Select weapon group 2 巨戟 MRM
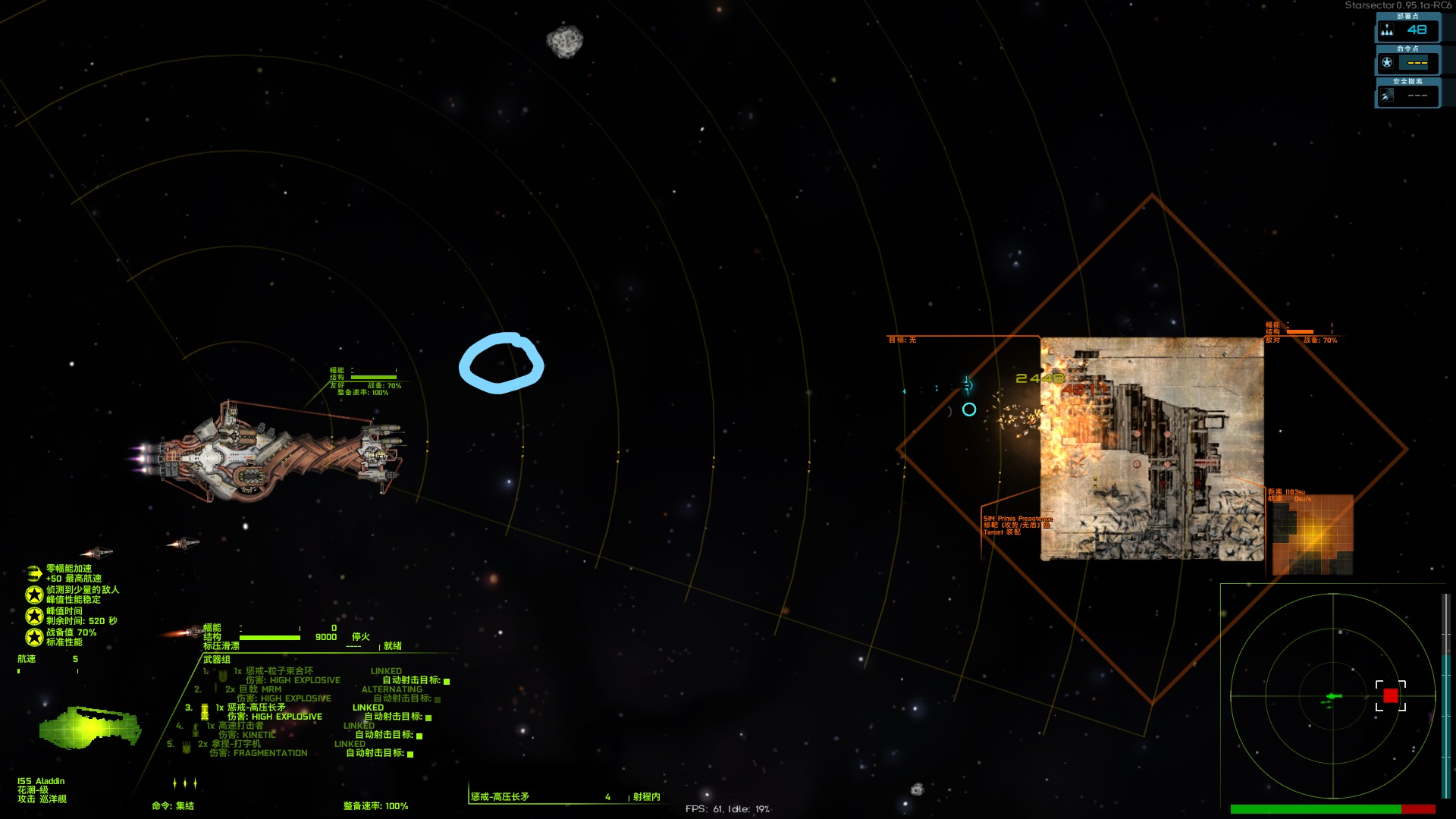 tap(260, 689)
